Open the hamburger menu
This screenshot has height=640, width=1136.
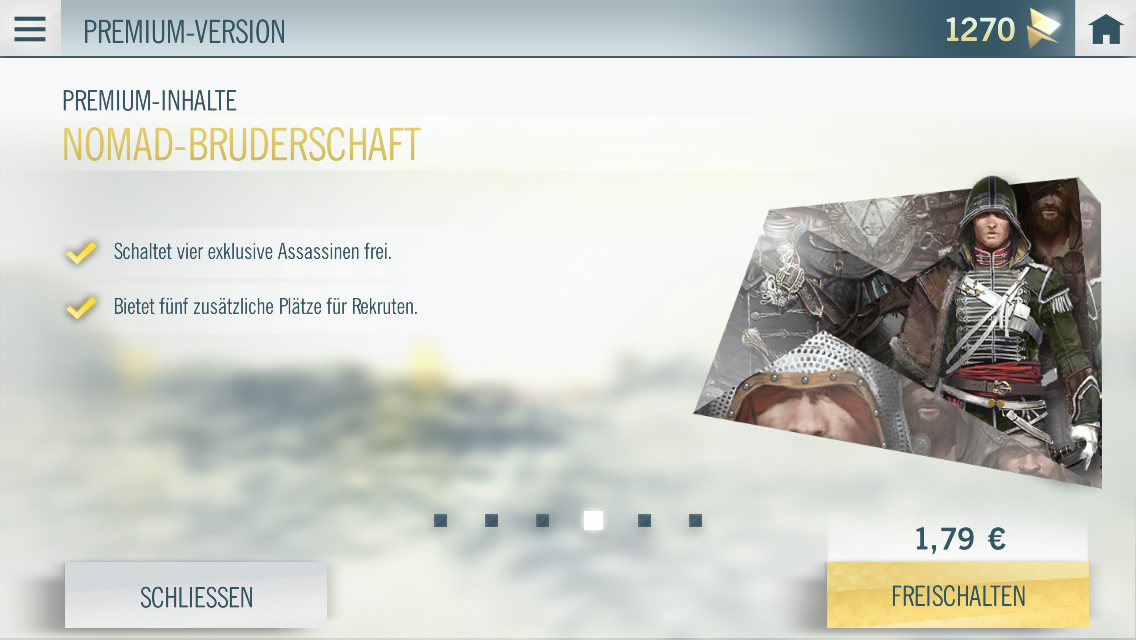(x=30, y=29)
